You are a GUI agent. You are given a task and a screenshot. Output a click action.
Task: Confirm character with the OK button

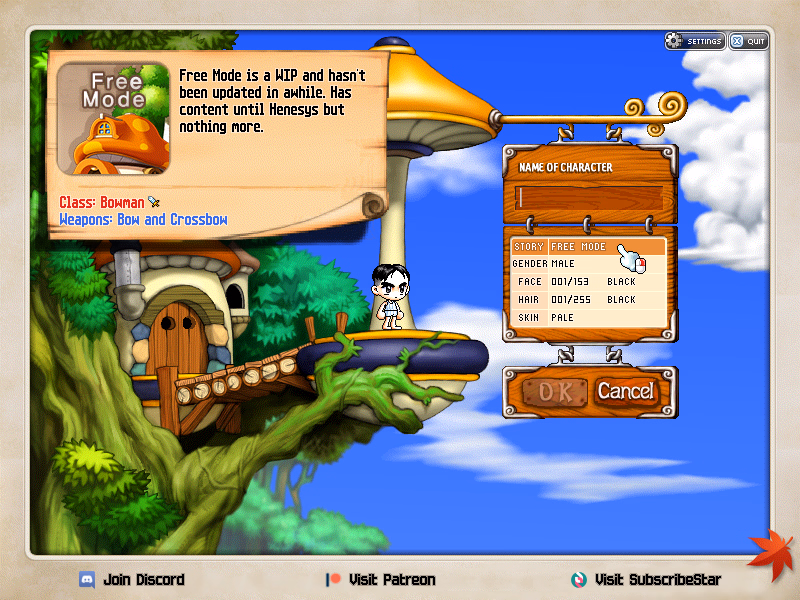point(550,391)
